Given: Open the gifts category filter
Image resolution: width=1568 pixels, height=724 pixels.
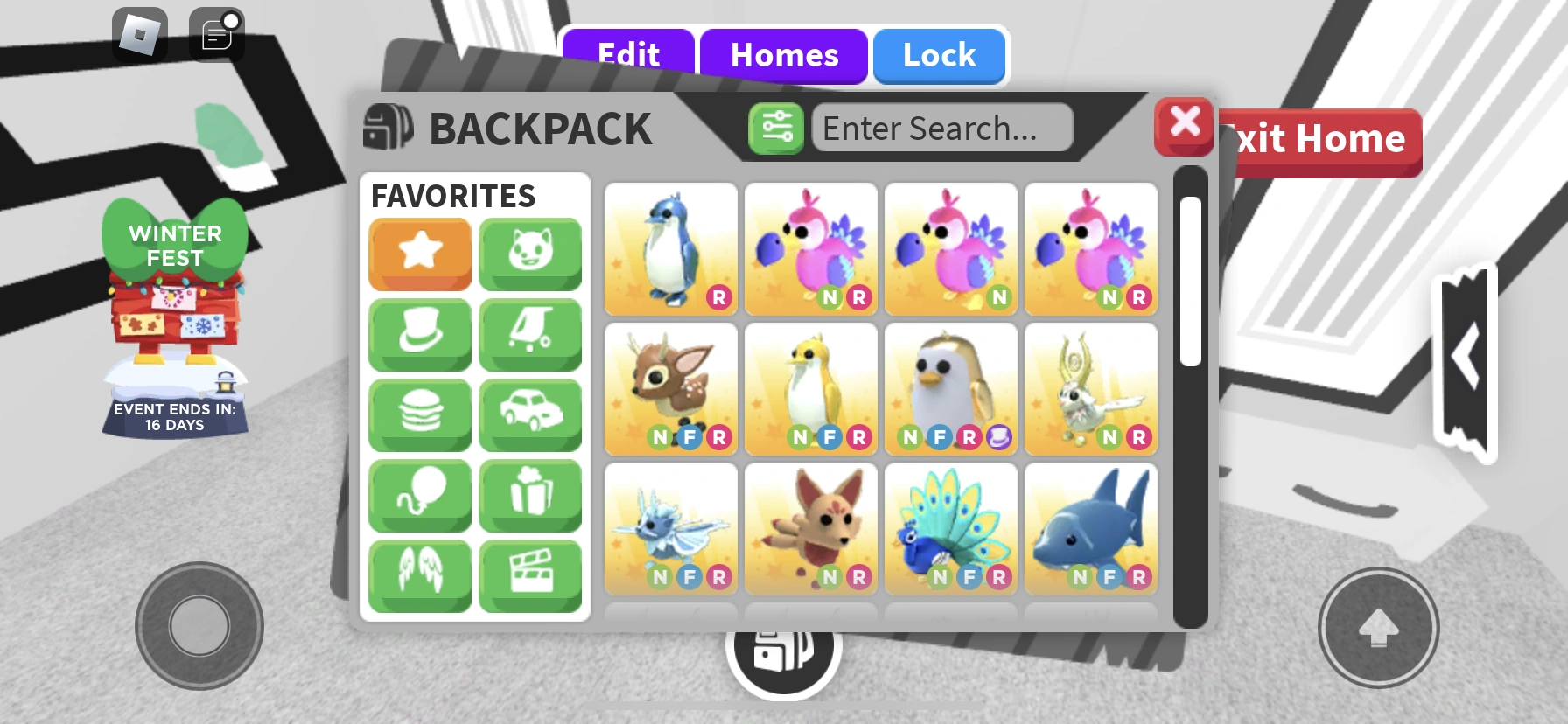Looking at the screenshot, I should click(x=530, y=495).
